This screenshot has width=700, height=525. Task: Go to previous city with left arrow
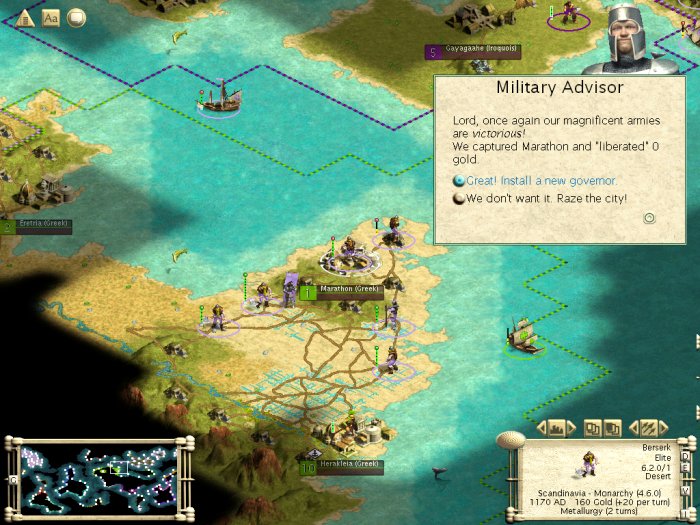(x=541, y=428)
